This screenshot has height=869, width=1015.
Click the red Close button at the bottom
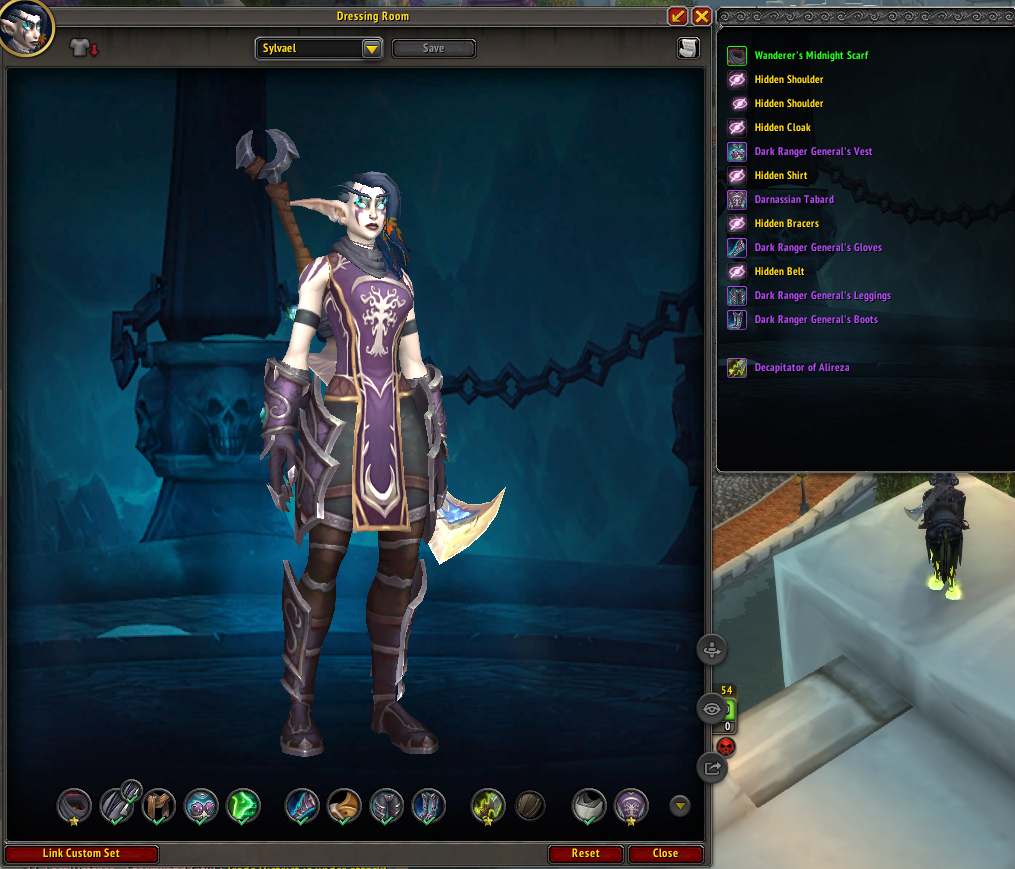click(x=665, y=854)
